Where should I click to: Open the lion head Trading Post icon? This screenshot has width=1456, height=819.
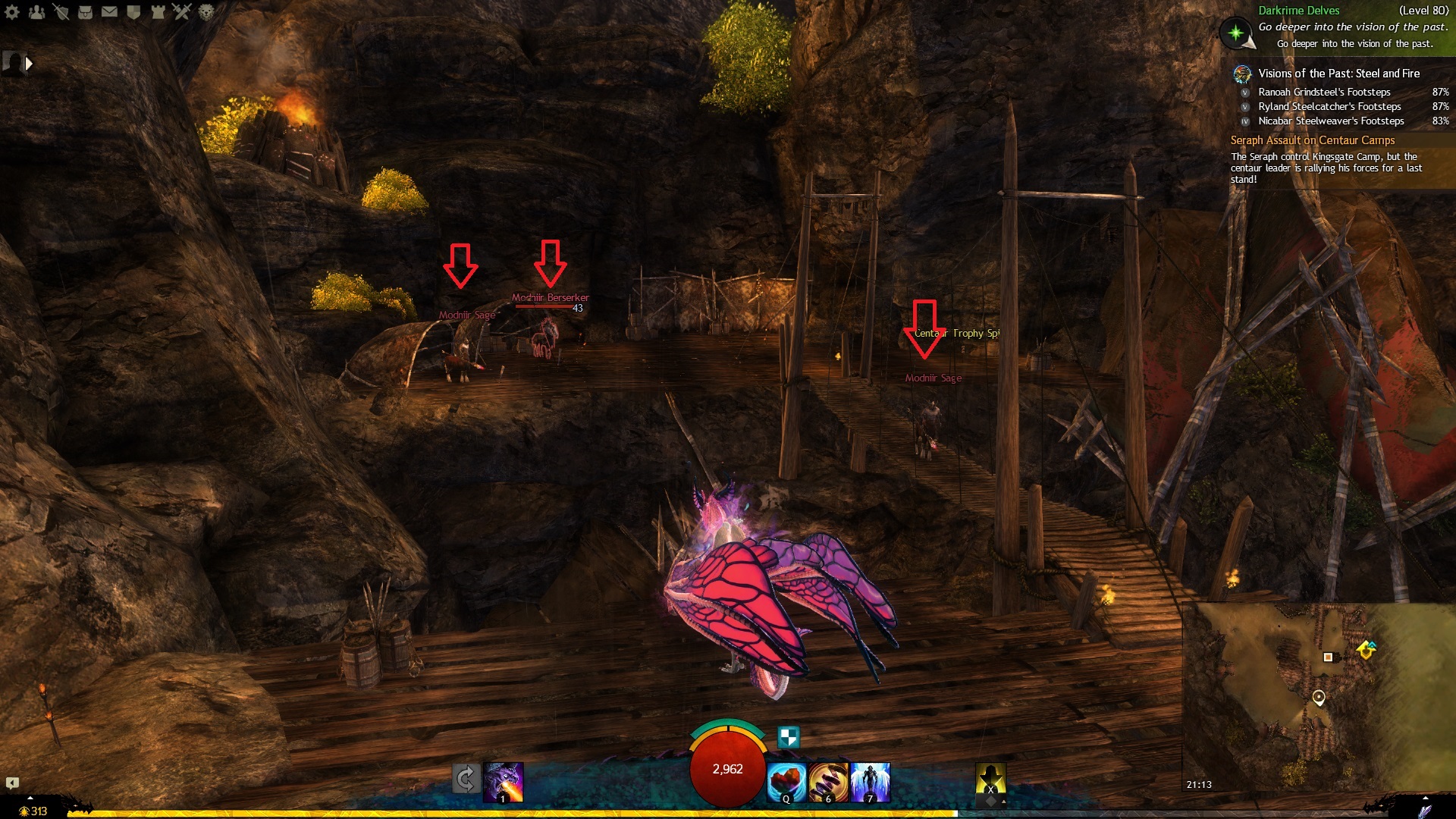206,11
